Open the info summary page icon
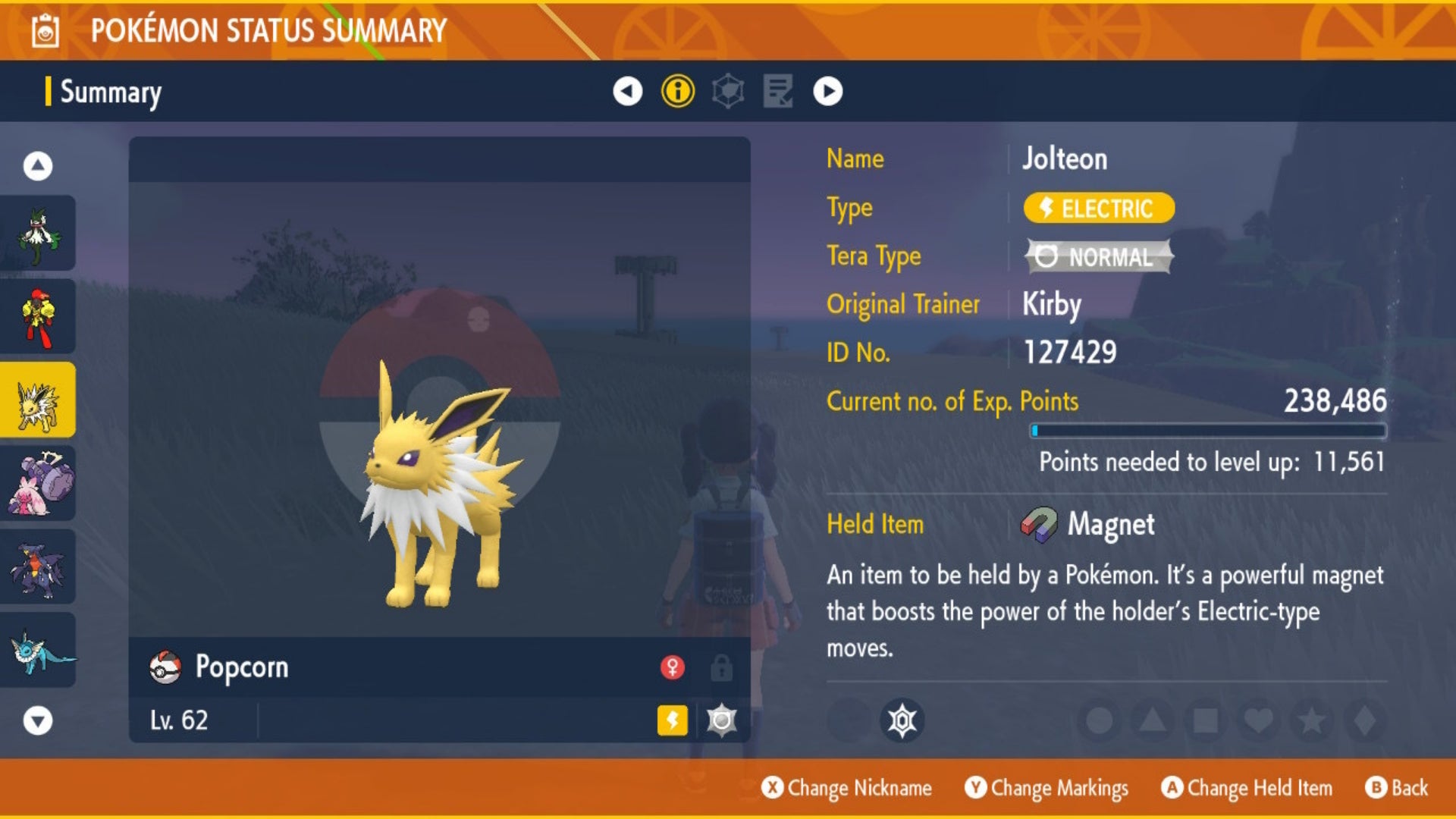 pyautogui.click(x=677, y=93)
